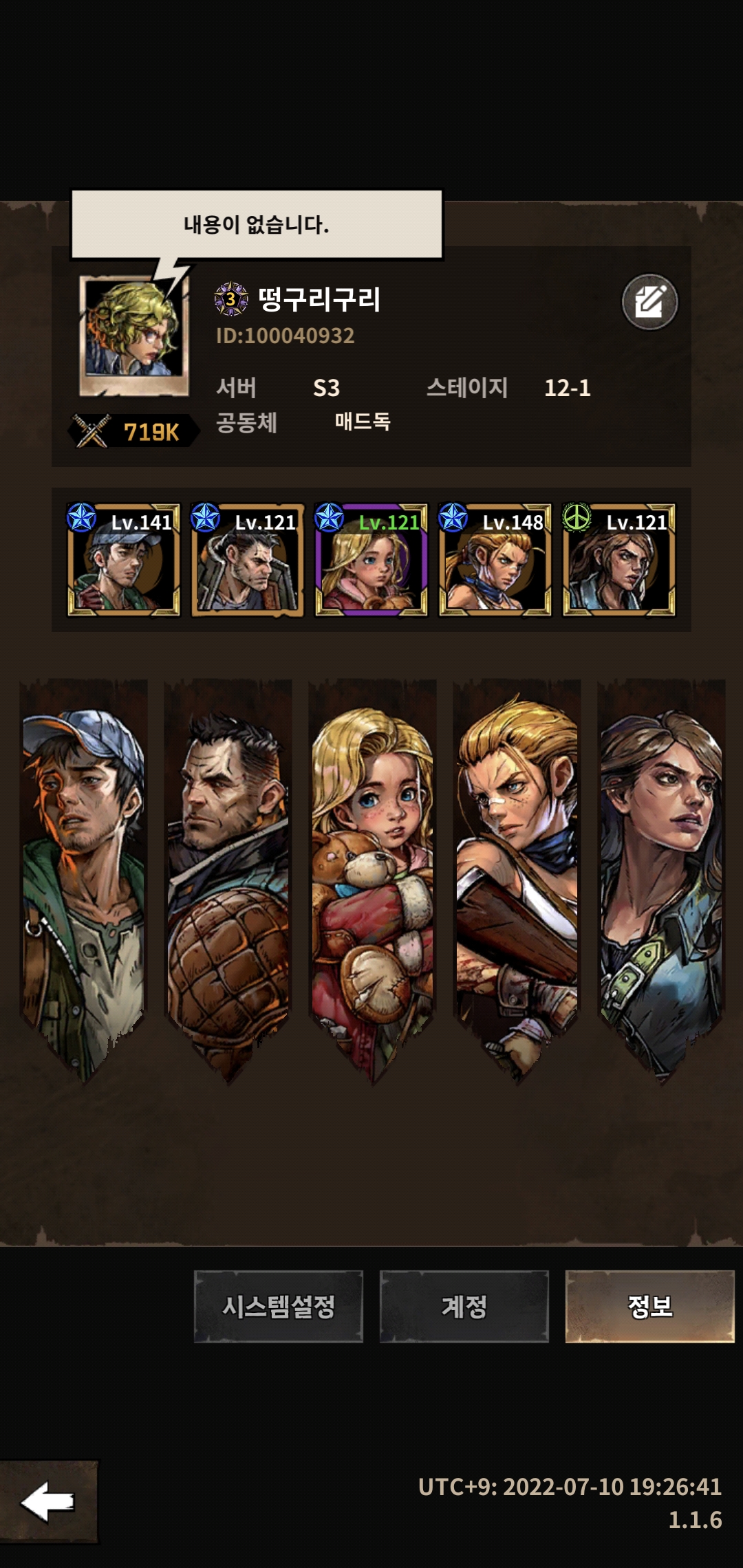
Task: Select the Lv.141 hero with cap
Action: point(124,560)
